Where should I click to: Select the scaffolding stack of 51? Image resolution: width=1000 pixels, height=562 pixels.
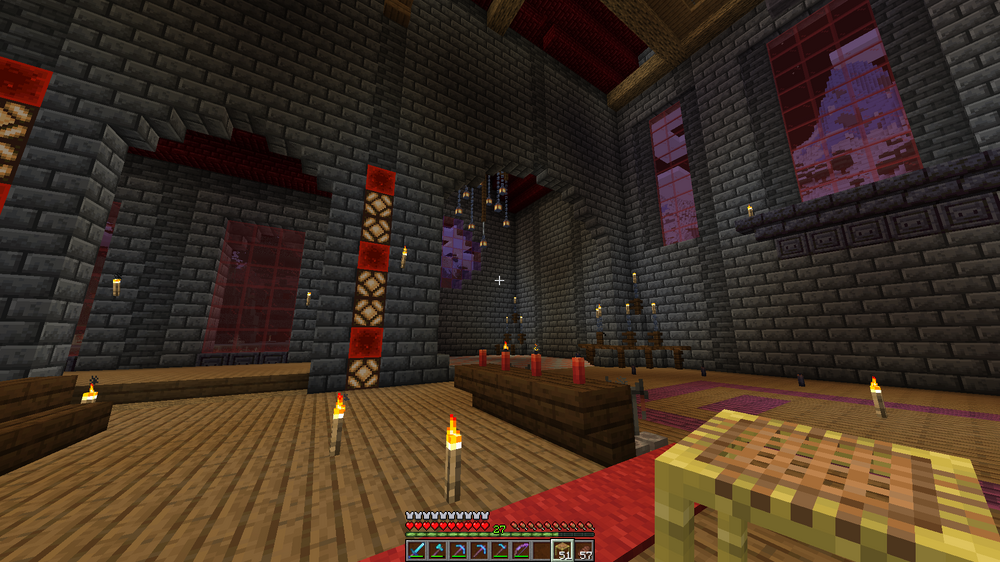click(x=562, y=550)
